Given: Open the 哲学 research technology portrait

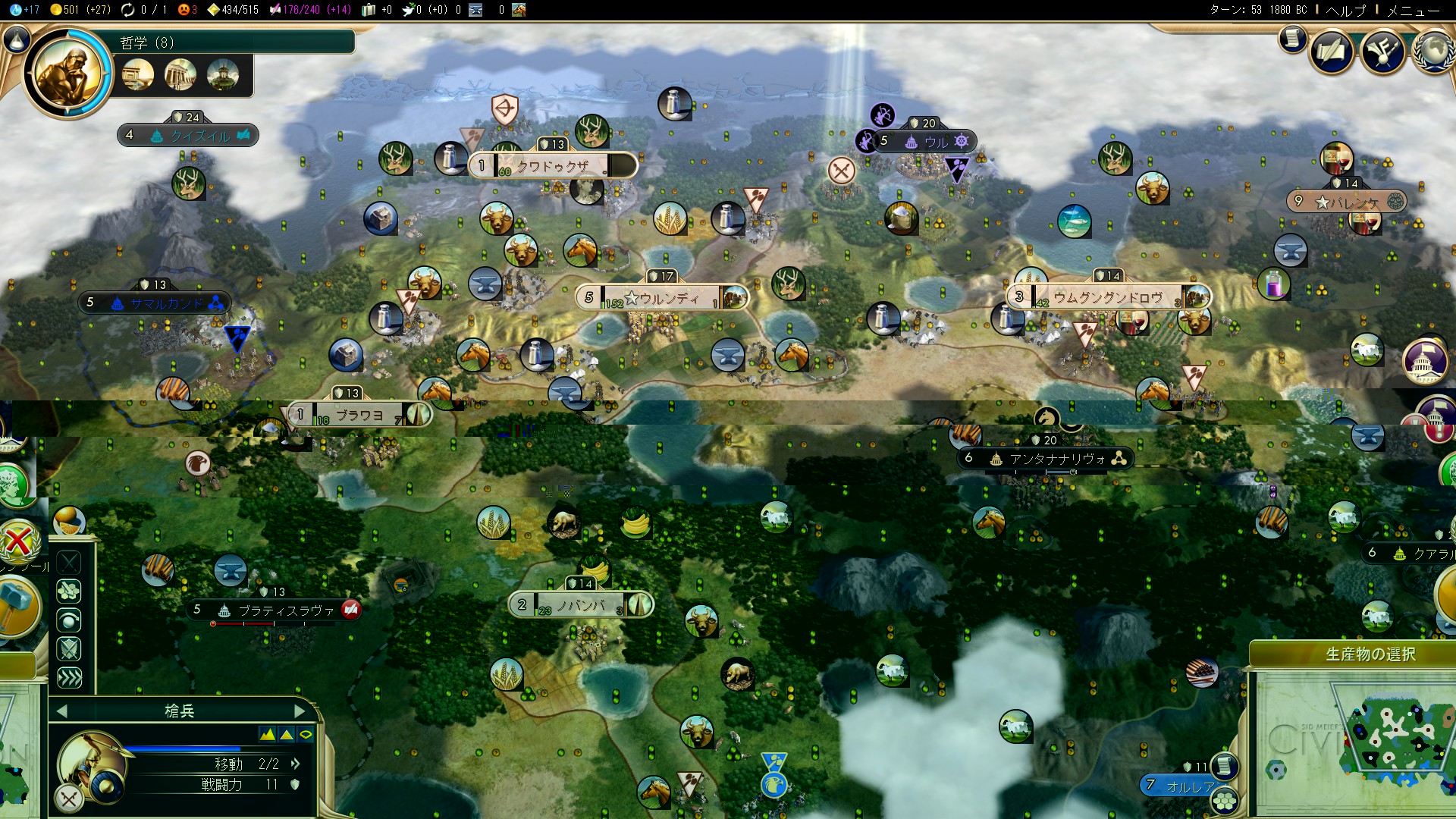Looking at the screenshot, I should (68, 74).
